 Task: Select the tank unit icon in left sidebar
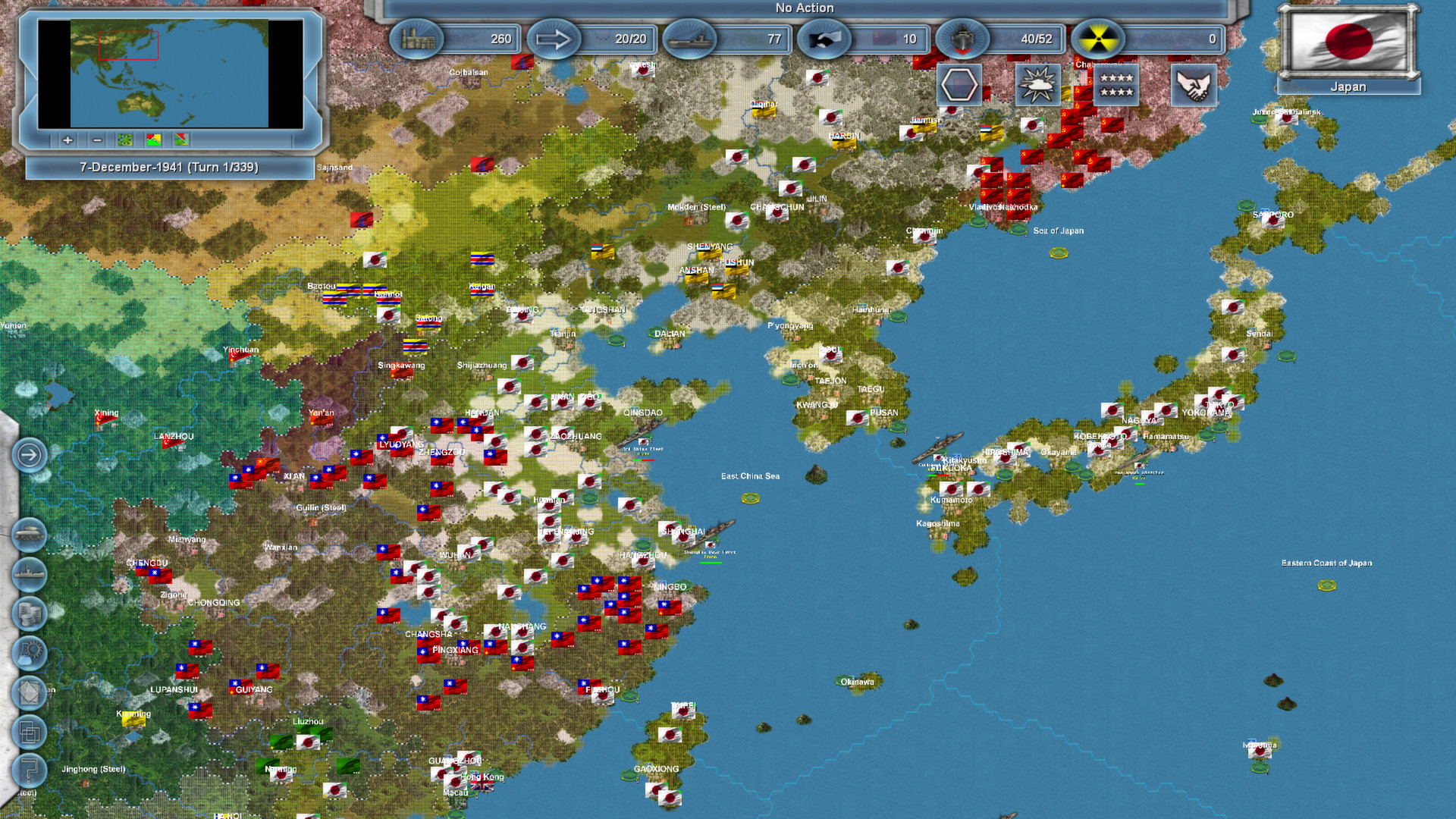coord(30,534)
